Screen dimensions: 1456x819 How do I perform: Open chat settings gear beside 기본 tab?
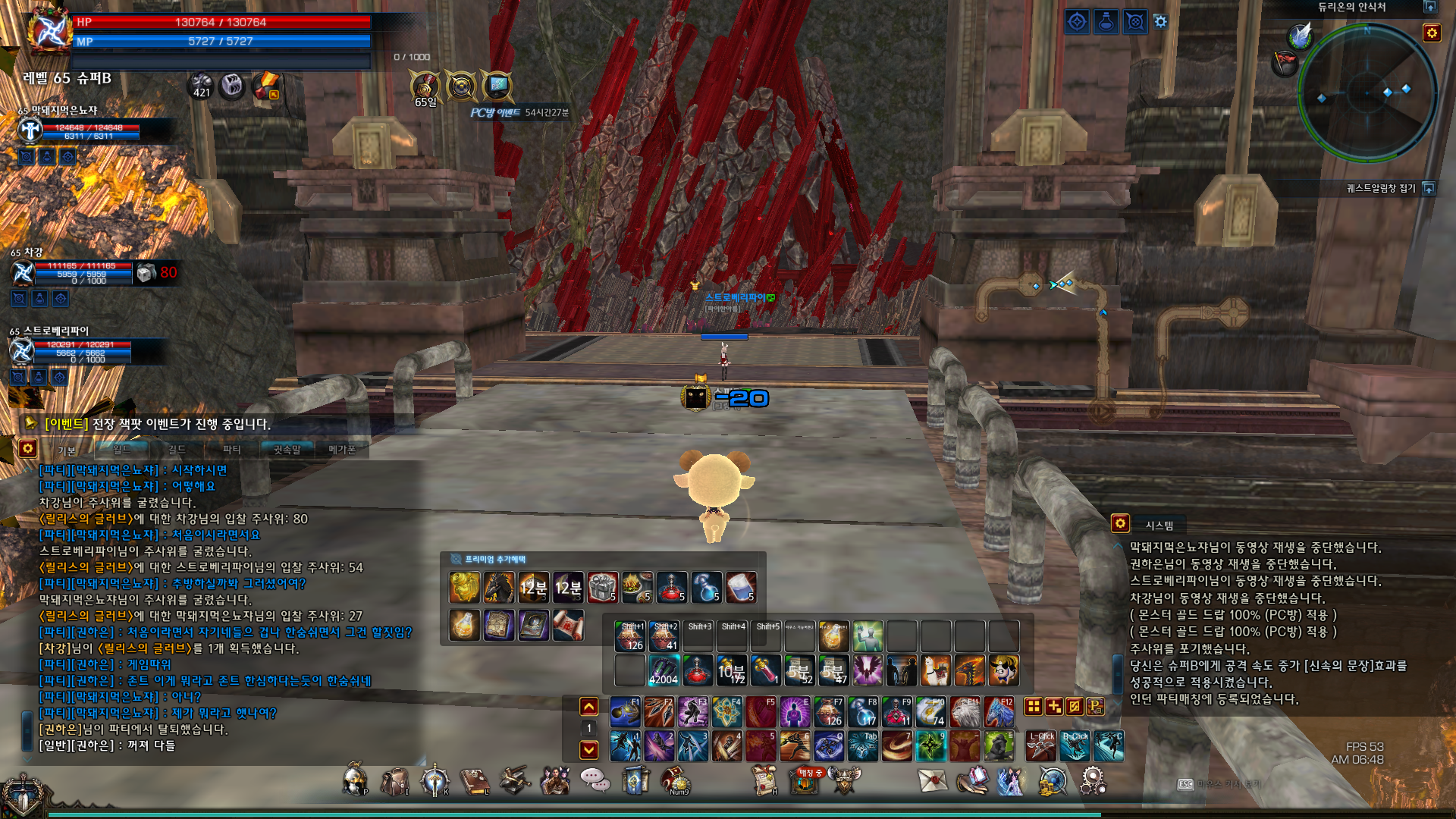28,448
